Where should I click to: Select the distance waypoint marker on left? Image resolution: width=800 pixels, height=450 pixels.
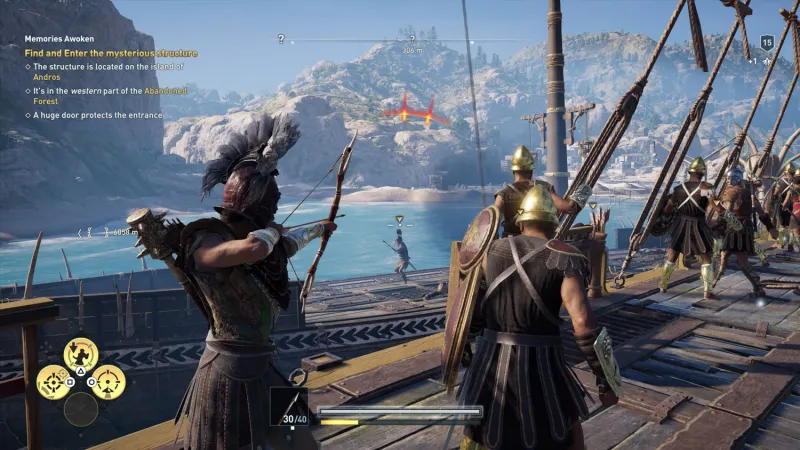pyautogui.click(x=108, y=232)
